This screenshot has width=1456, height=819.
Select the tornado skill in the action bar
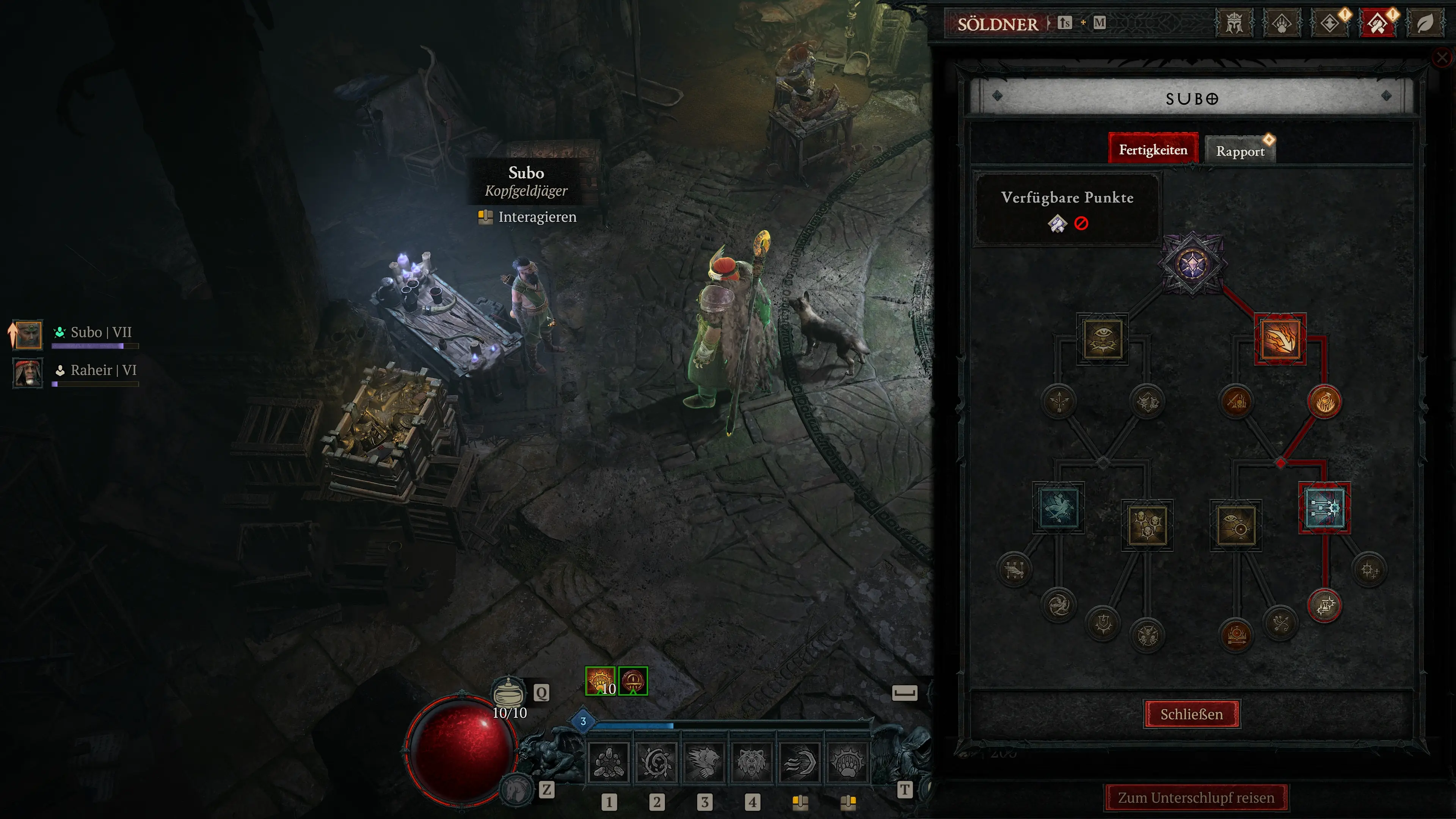point(656,761)
